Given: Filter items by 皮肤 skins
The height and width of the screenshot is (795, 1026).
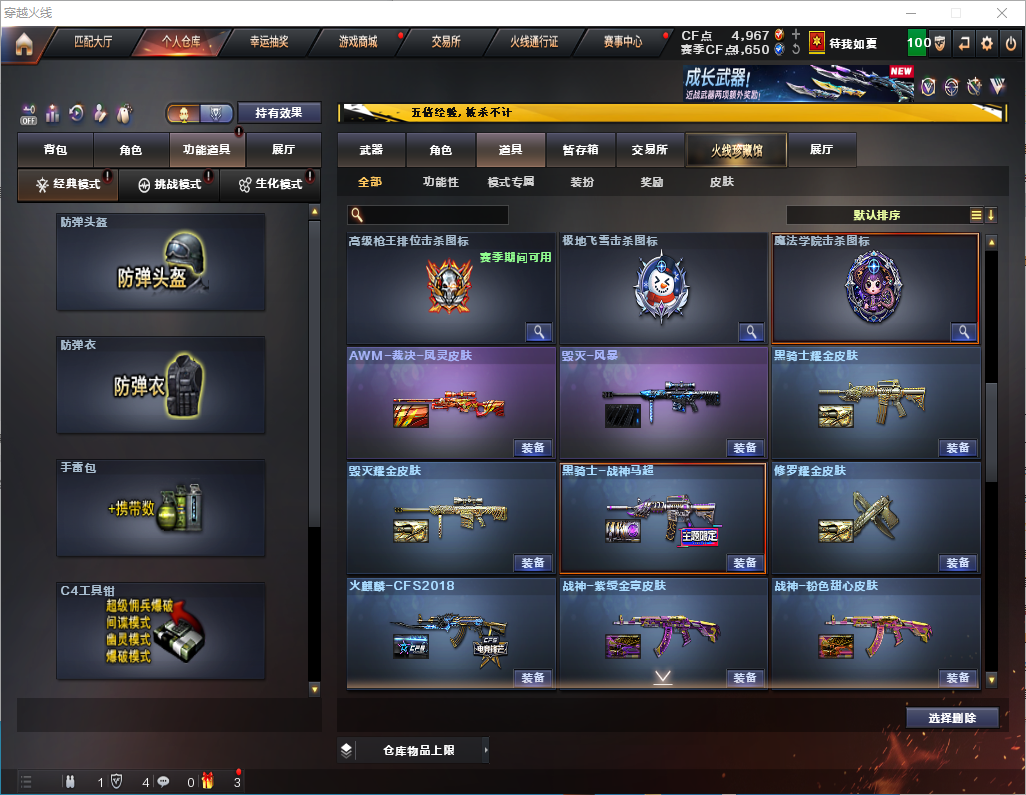Looking at the screenshot, I should tap(721, 182).
